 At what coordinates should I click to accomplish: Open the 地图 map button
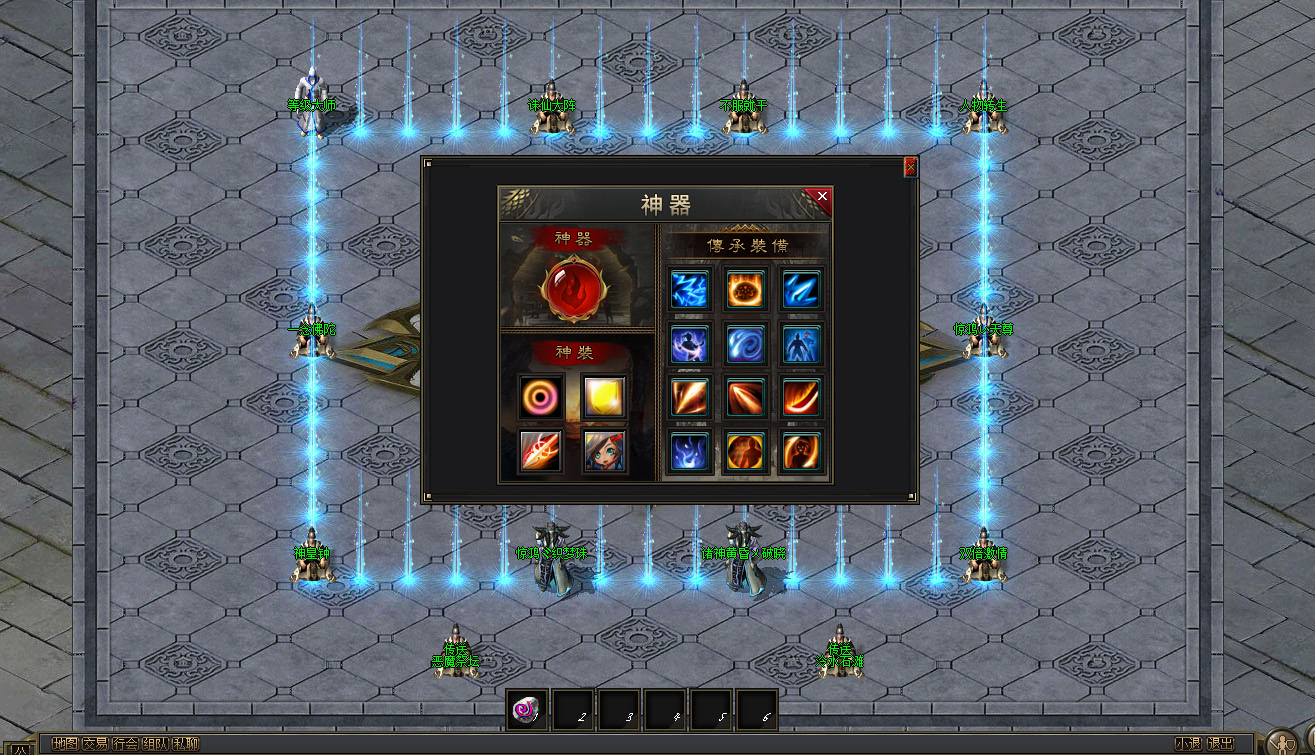click(x=65, y=744)
